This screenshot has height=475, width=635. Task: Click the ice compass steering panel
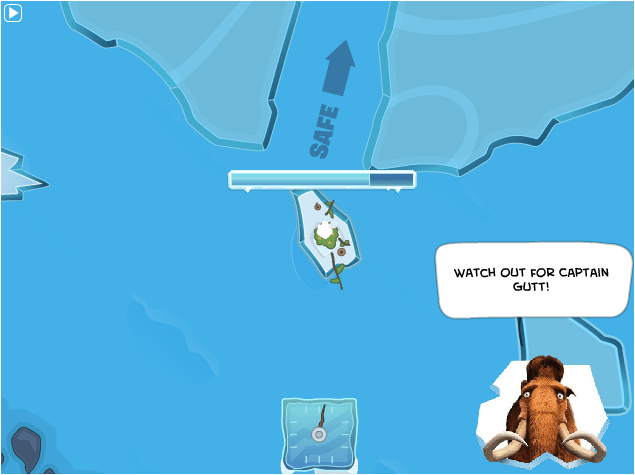coord(319,433)
